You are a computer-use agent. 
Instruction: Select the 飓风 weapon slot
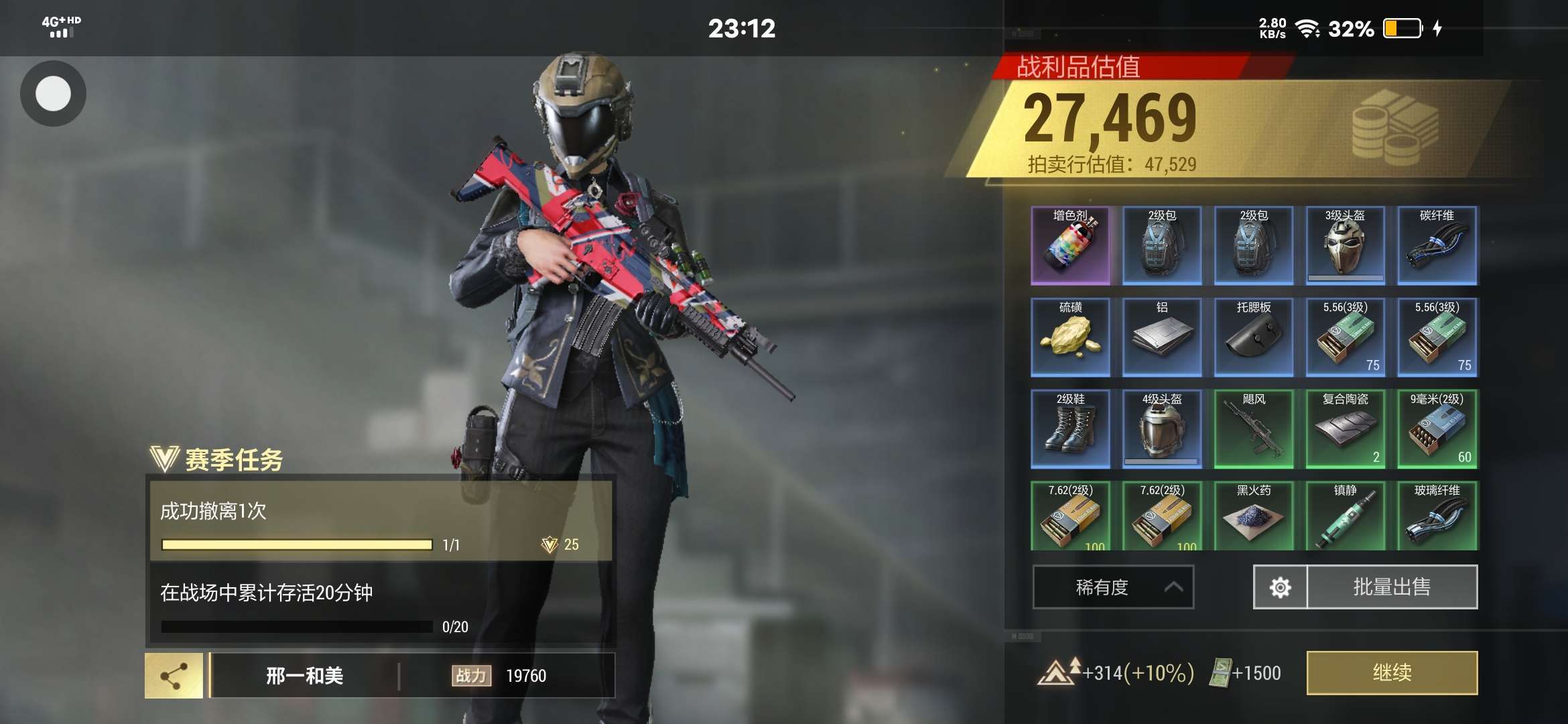1254,429
